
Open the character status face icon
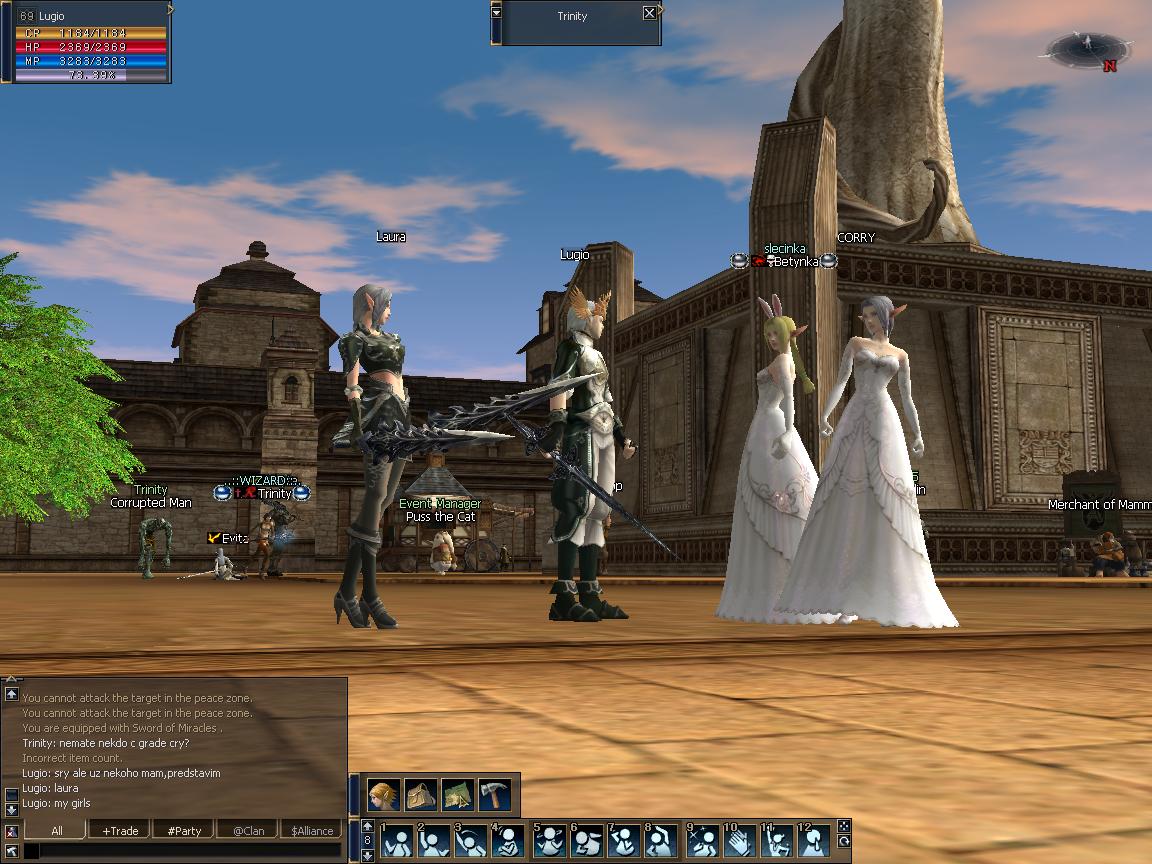point(384,795)
